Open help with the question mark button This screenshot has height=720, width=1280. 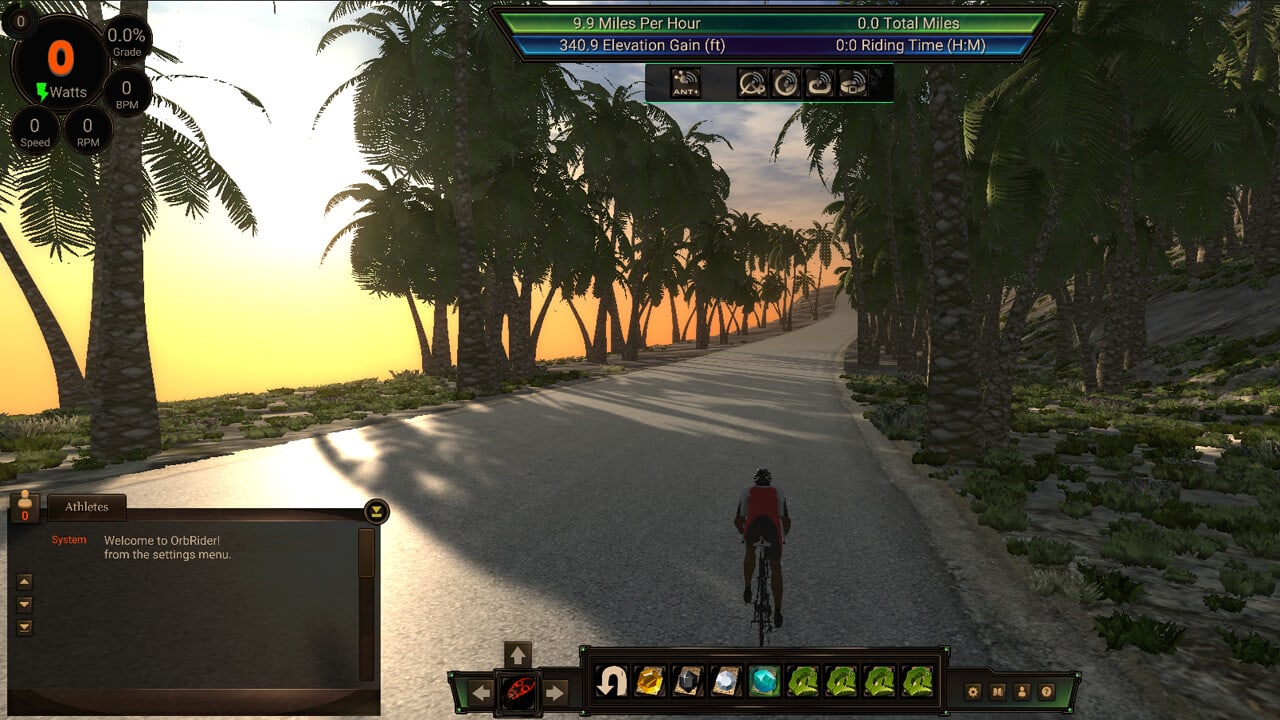click(x=1047, y=691)
